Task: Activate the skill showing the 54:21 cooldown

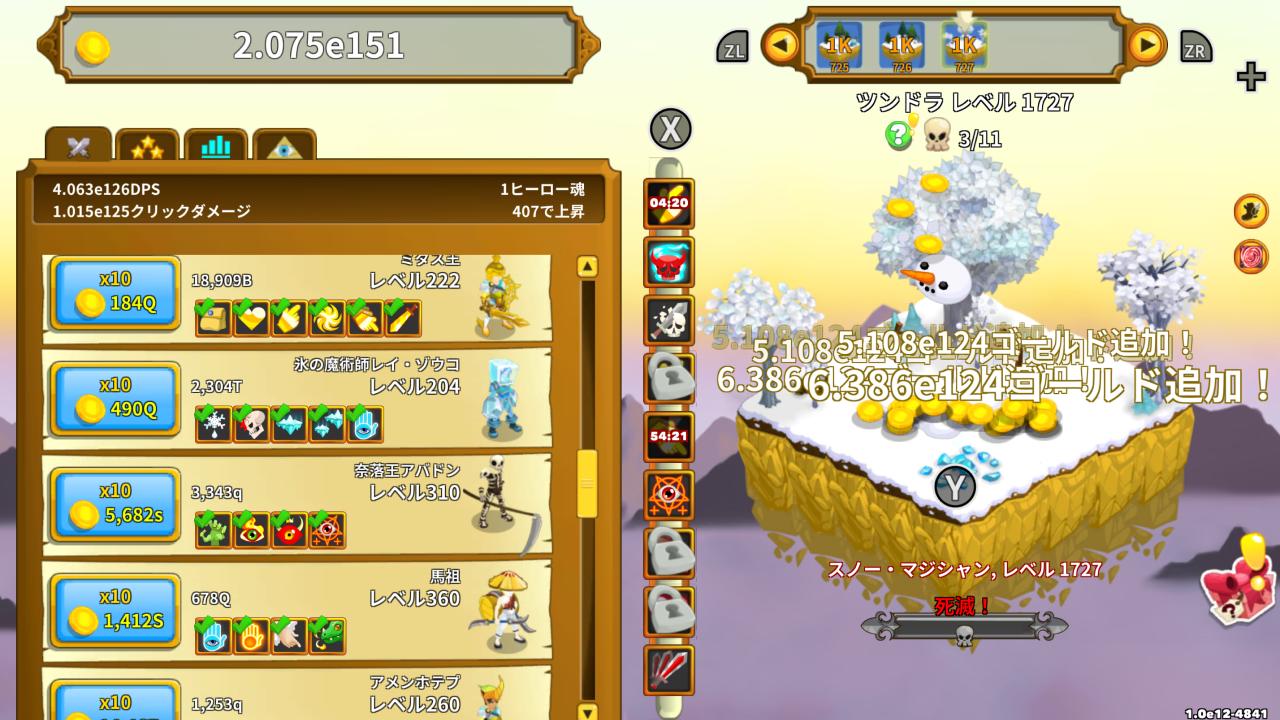Action: 668,437
